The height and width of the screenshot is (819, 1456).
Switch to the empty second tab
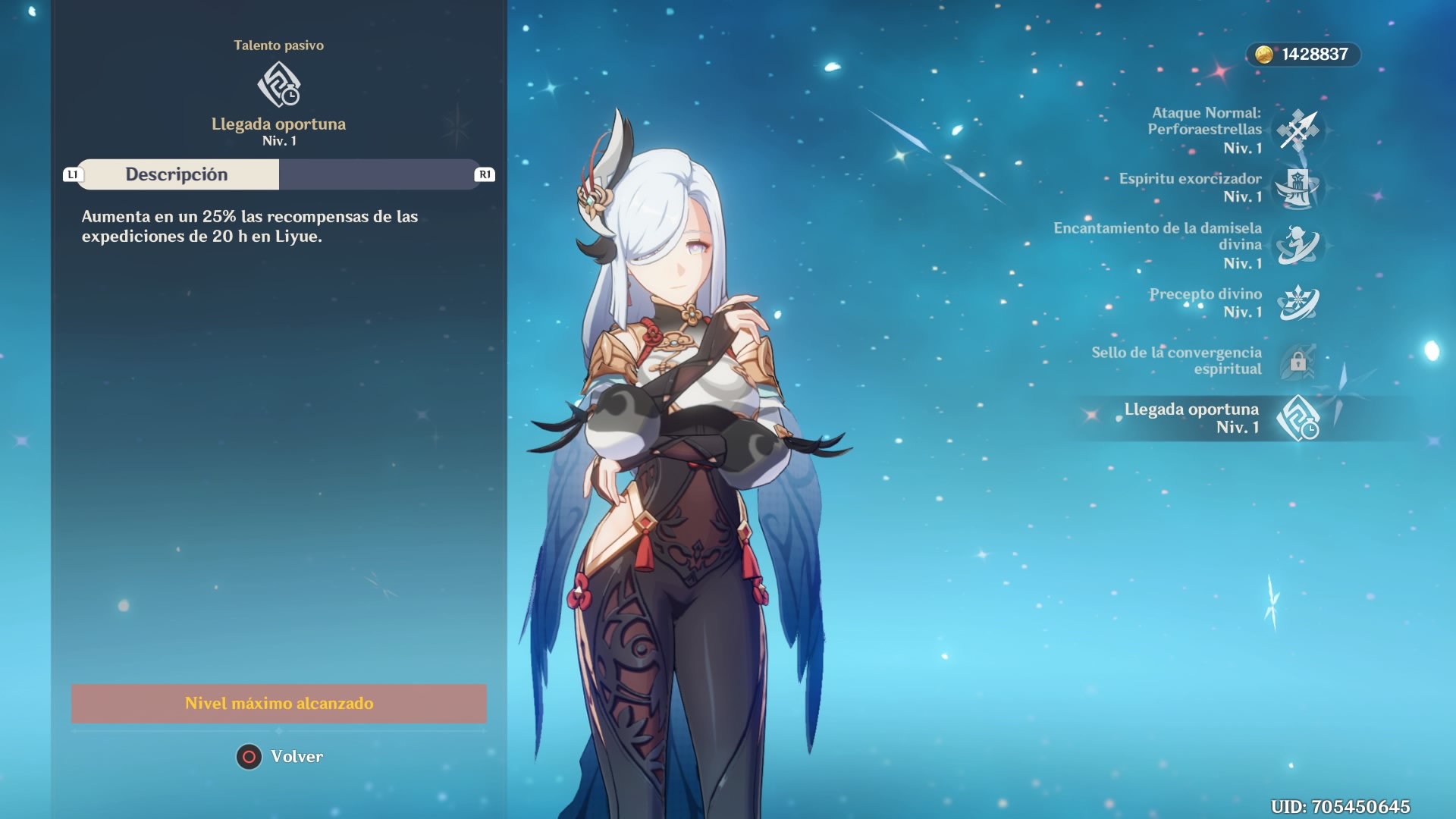[x=377, y=174]
